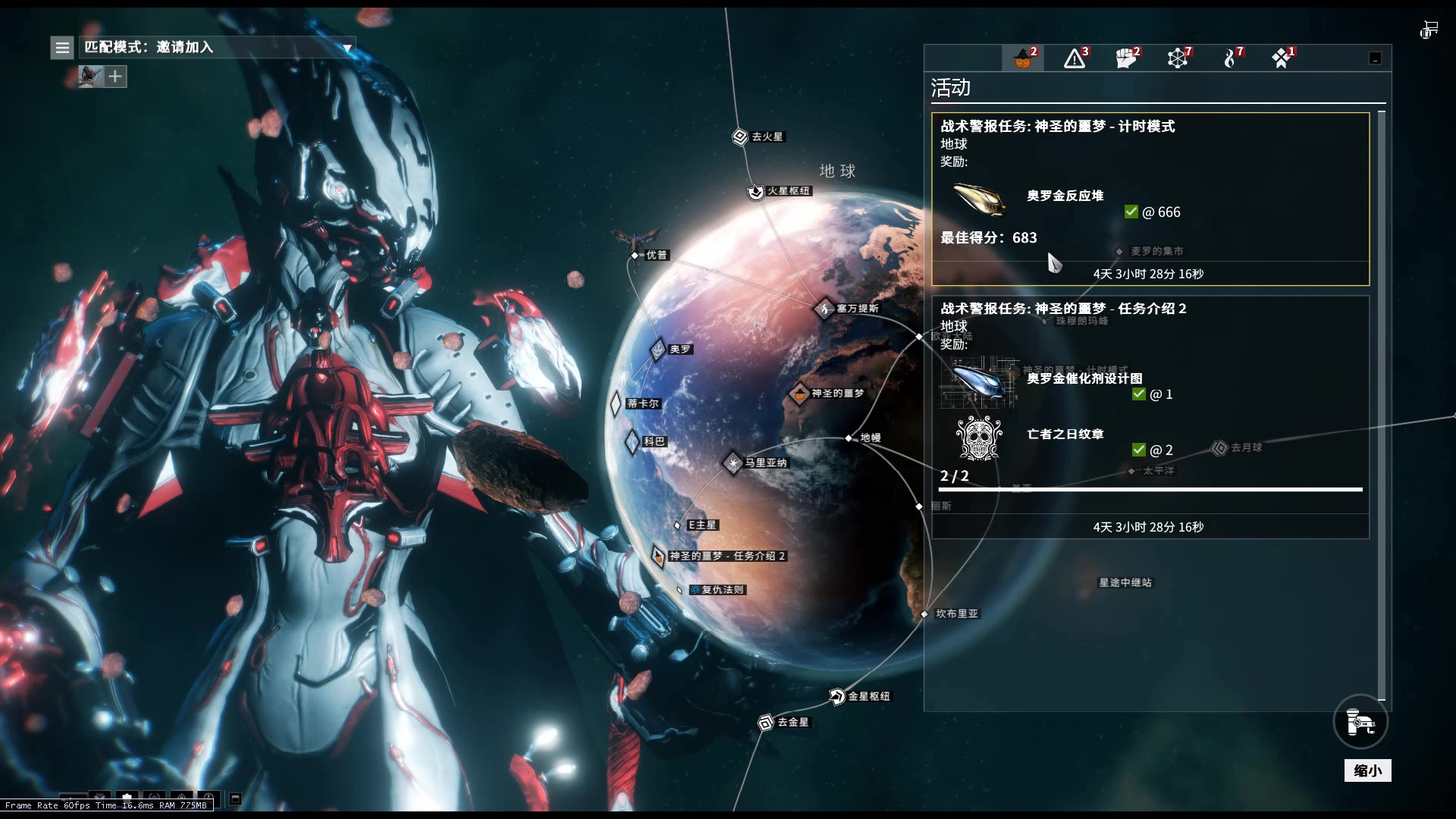Viewport: 1456px width, 819px height.
Task: Select the 去金星 travel node
Action: 766,723
